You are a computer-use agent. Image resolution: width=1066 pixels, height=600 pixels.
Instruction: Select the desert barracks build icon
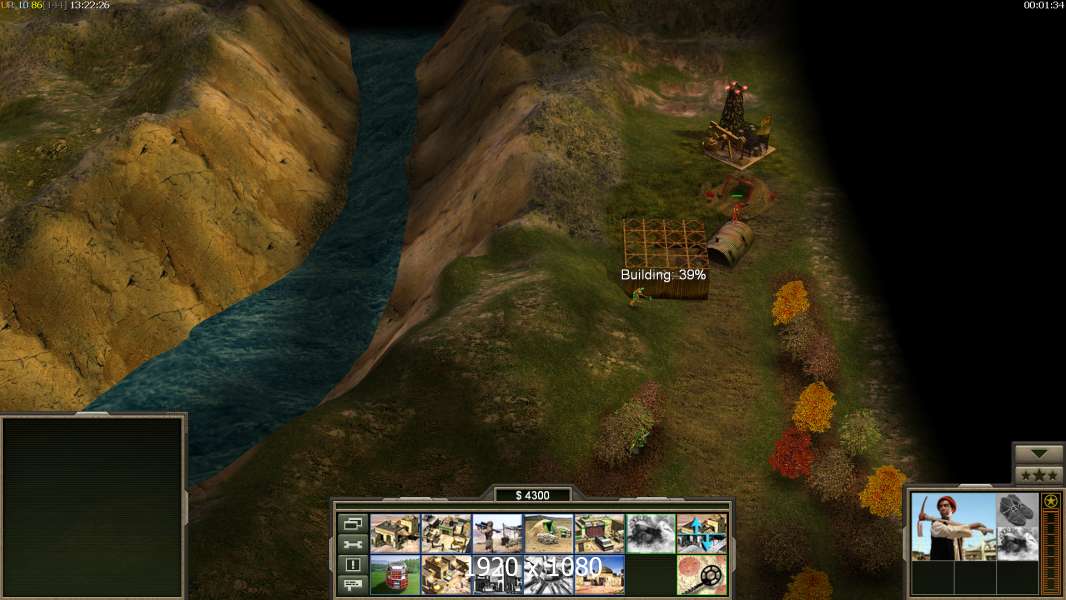tap(395, 534)
